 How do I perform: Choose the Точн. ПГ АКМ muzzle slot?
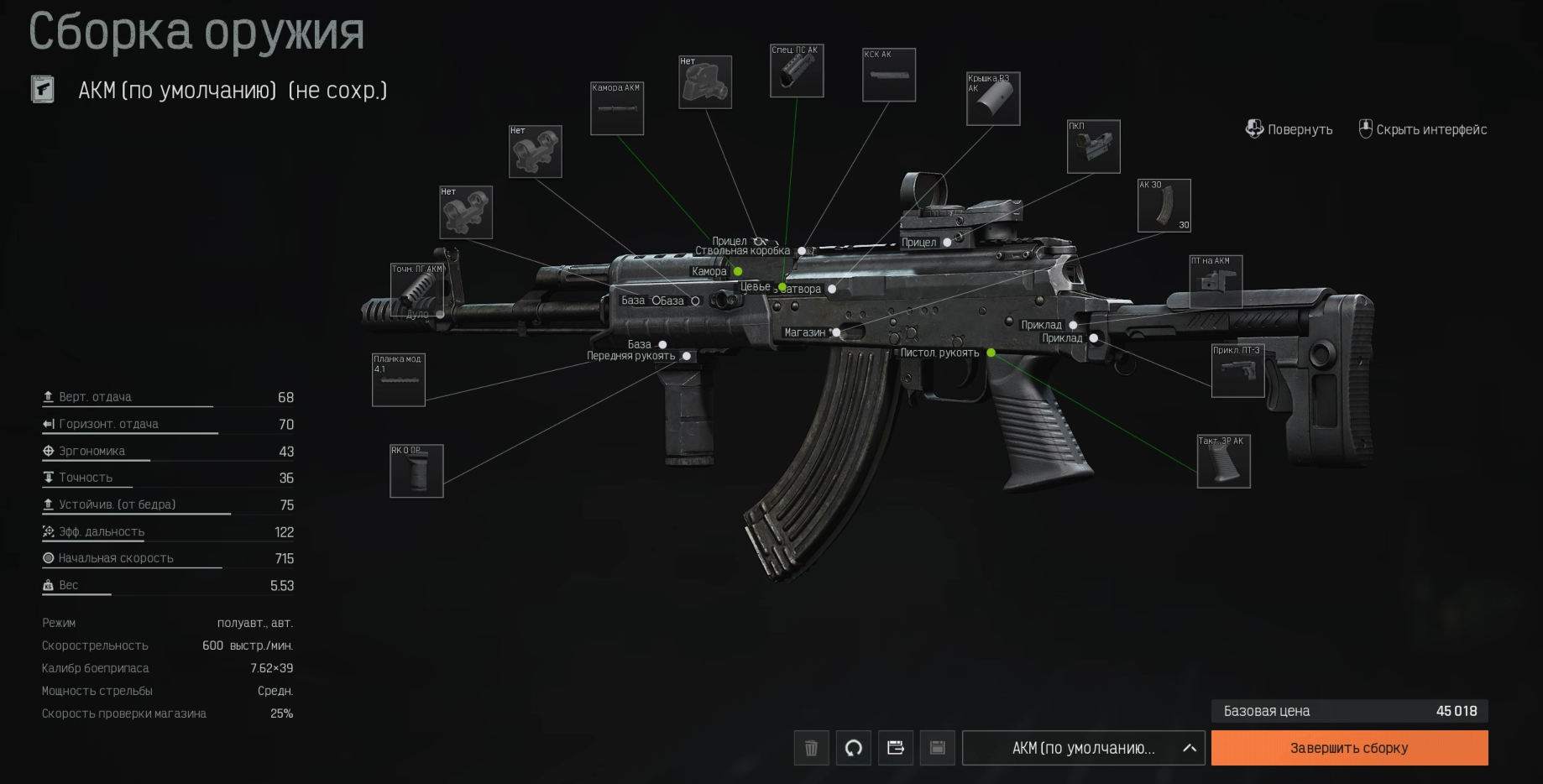417,290
